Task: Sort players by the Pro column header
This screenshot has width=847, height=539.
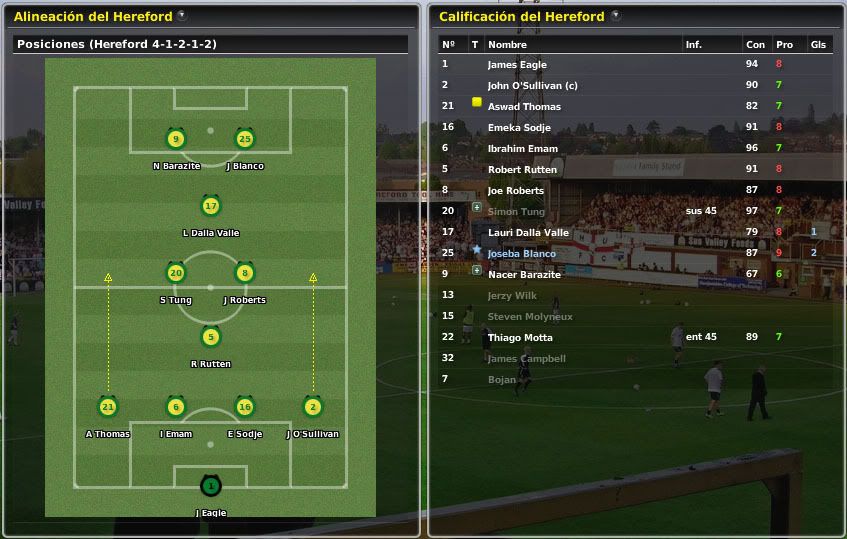Action: tap(784, 45)
